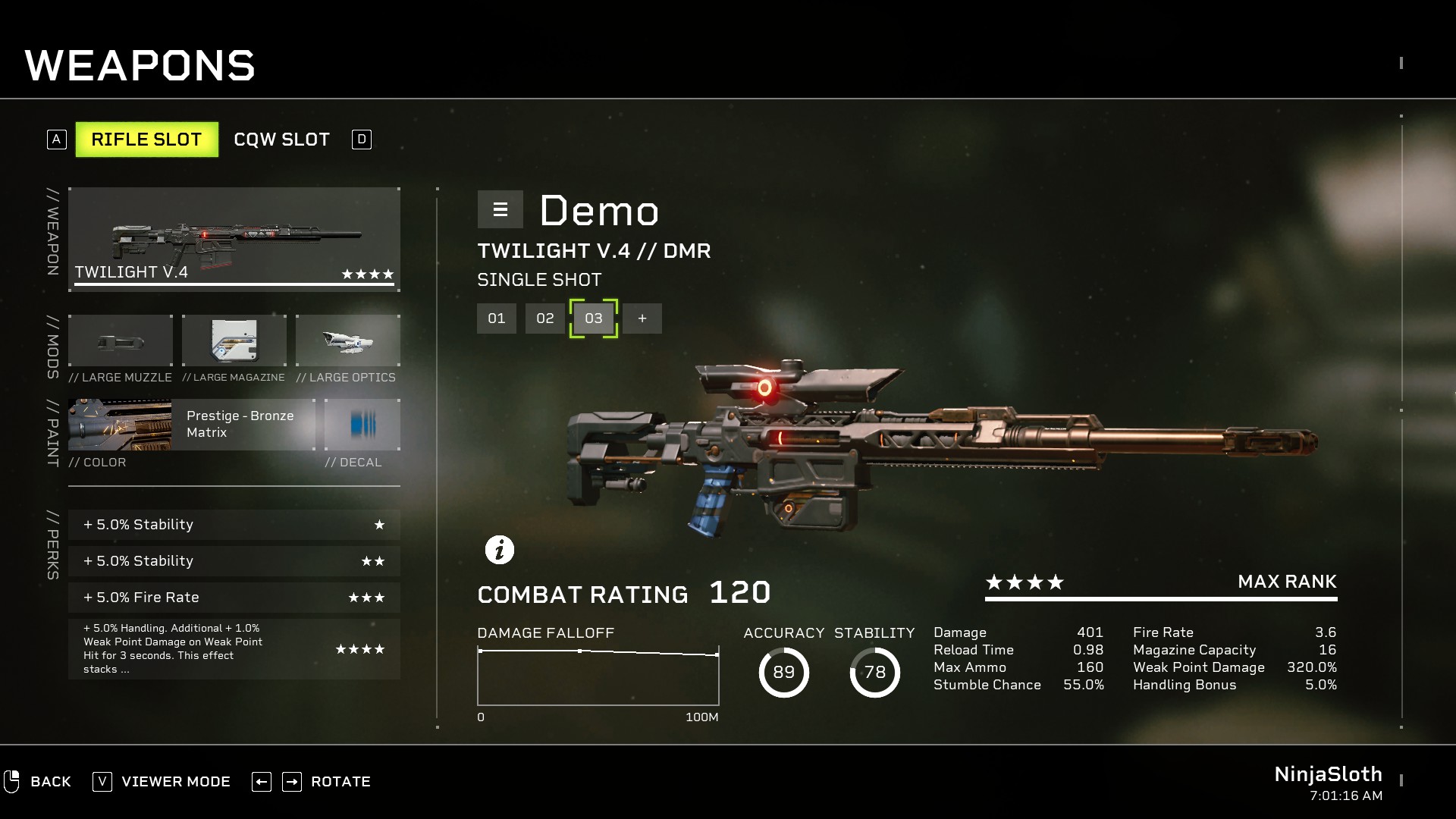Select the four-star Handling perk row

tap(234, 649)
